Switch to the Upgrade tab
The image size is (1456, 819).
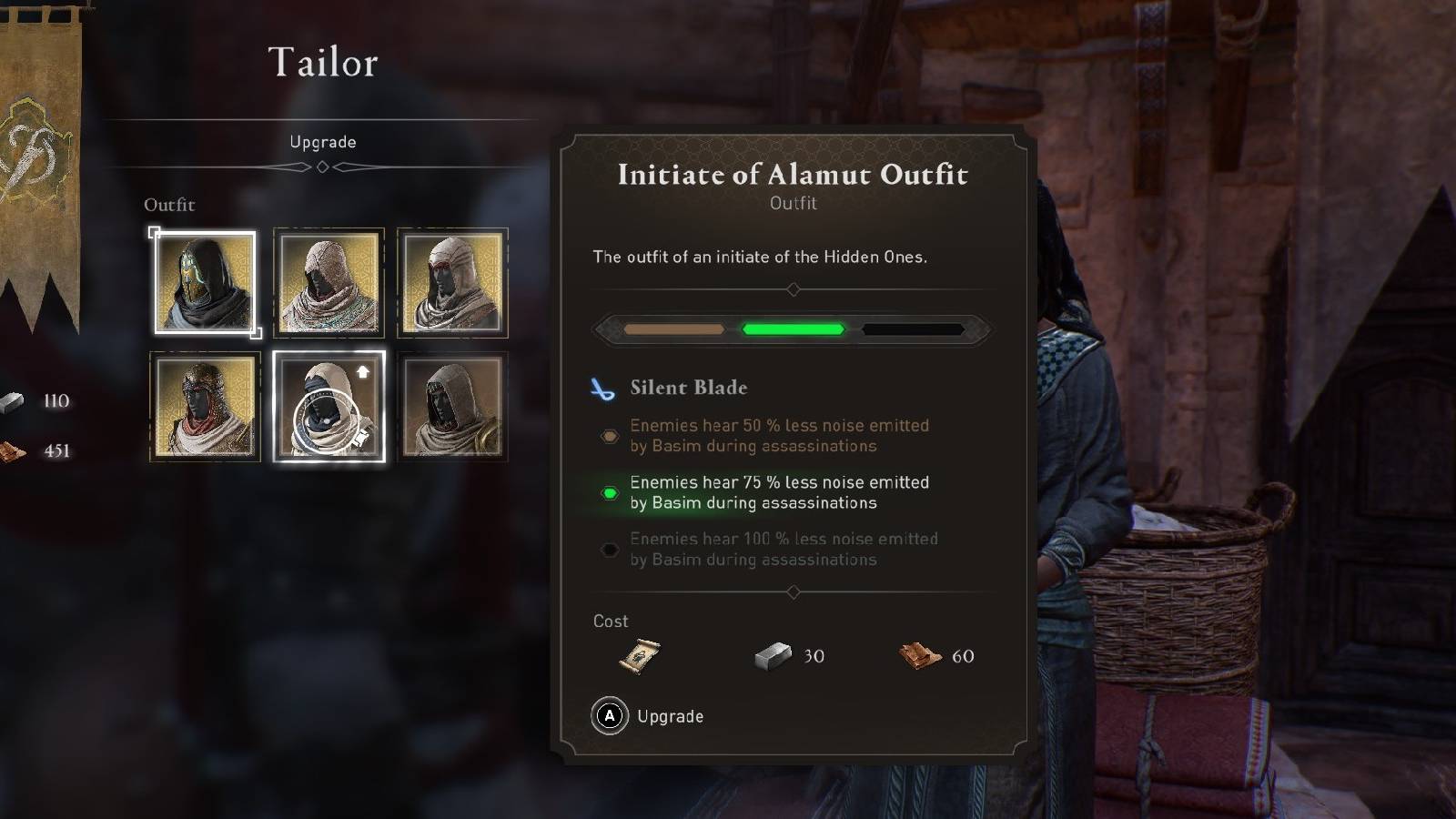pyautogui.click(x=323, y=142)
